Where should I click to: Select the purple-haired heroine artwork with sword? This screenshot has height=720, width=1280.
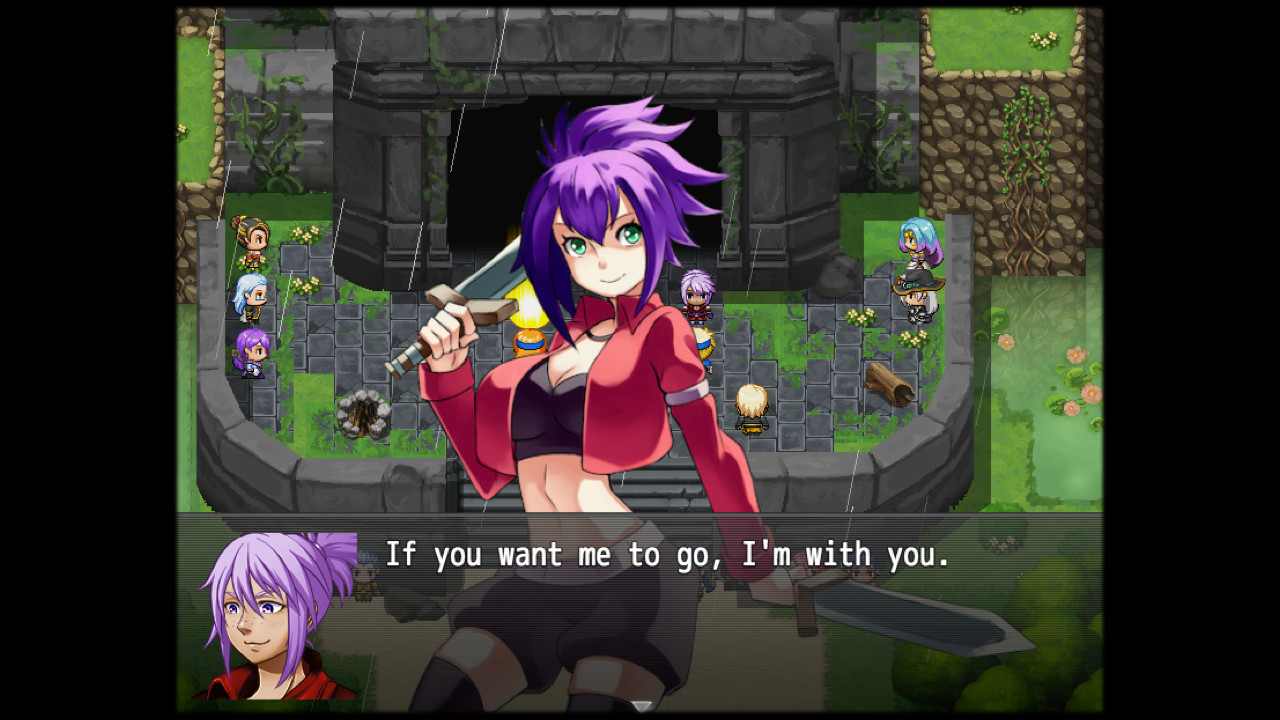click(x=590, y=300)
